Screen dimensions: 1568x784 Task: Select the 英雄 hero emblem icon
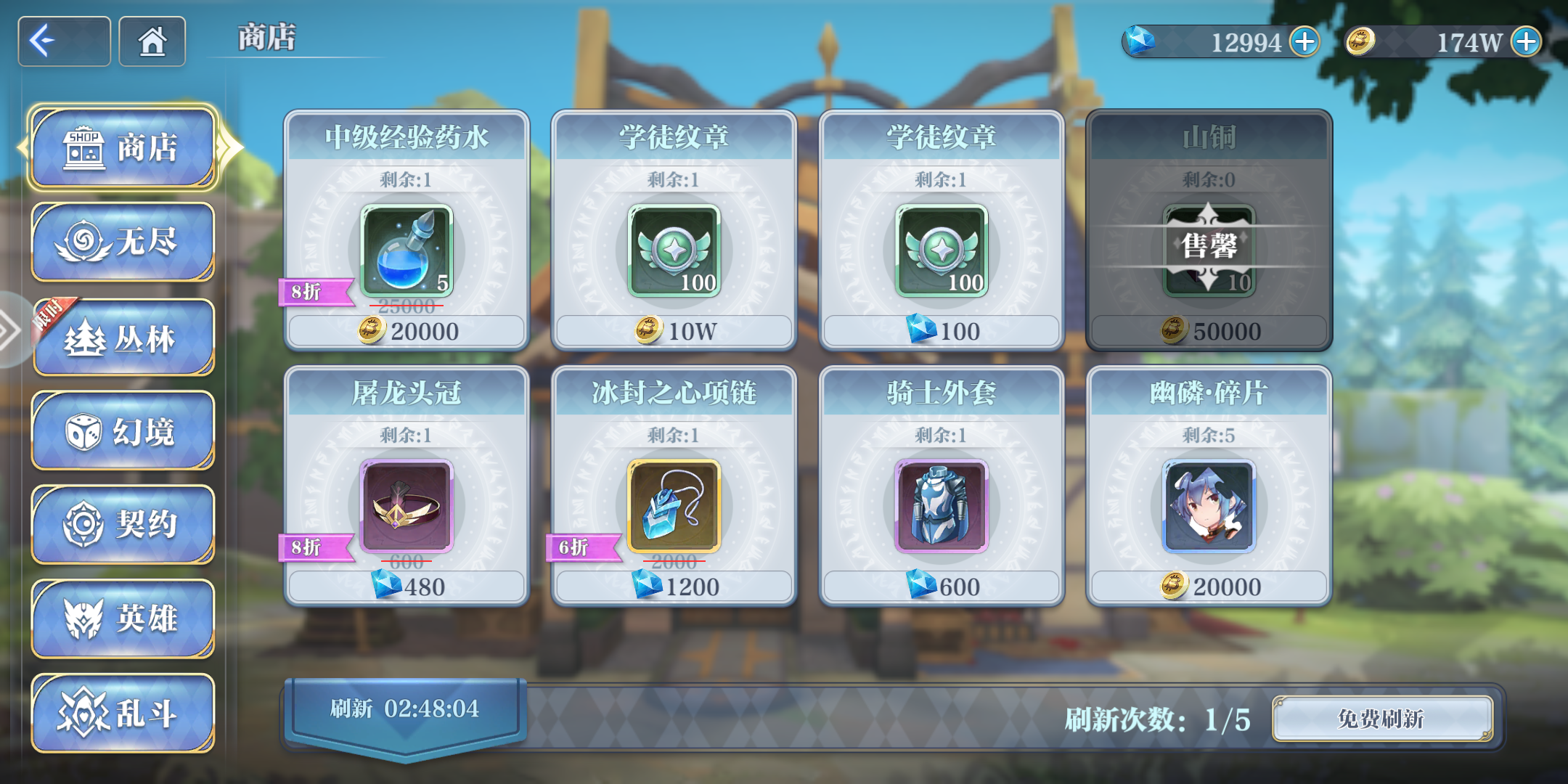click(123, 619)
